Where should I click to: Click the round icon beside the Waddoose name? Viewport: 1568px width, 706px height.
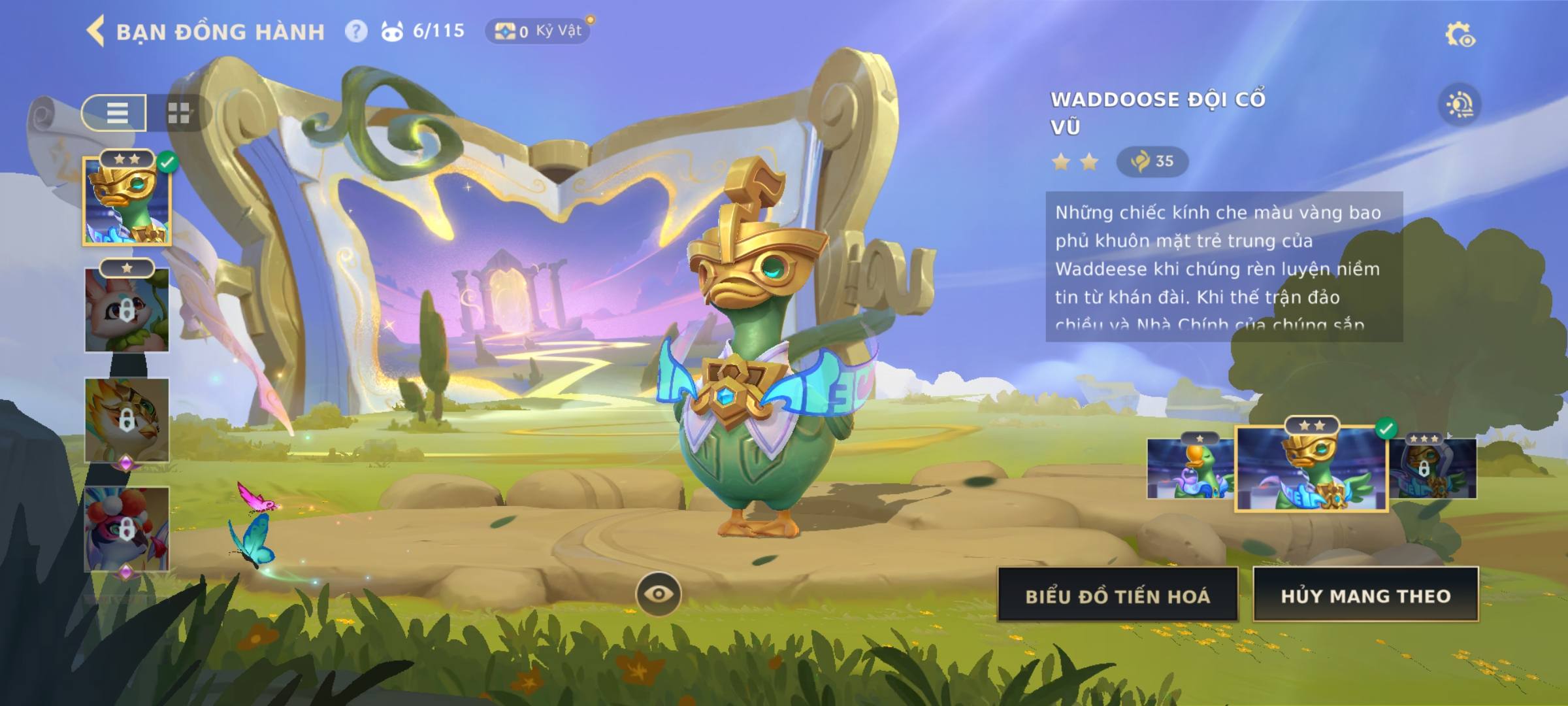point(1460,105)
